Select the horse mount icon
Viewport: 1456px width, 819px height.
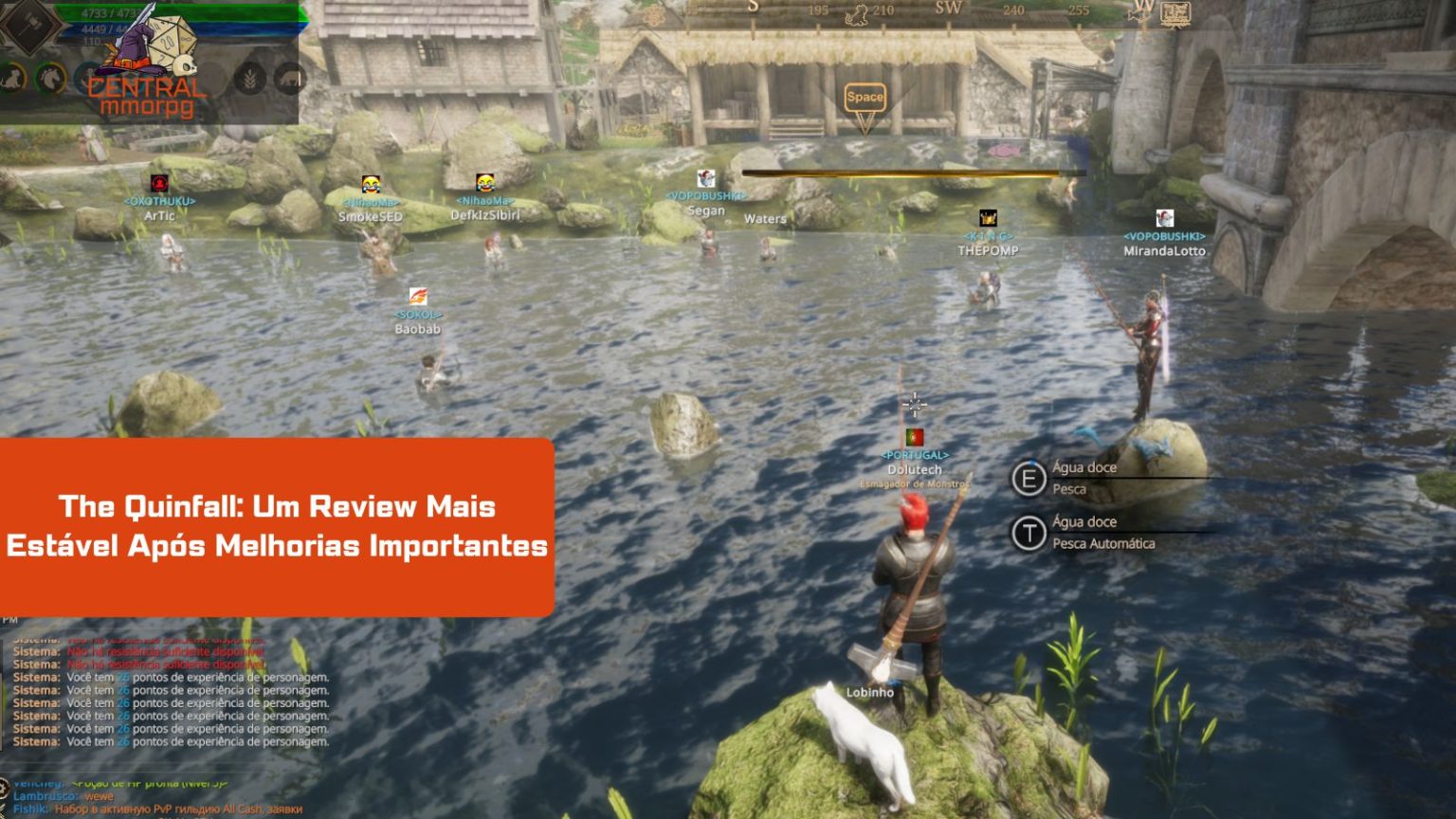pyautogui.click(x=49, y=78)
